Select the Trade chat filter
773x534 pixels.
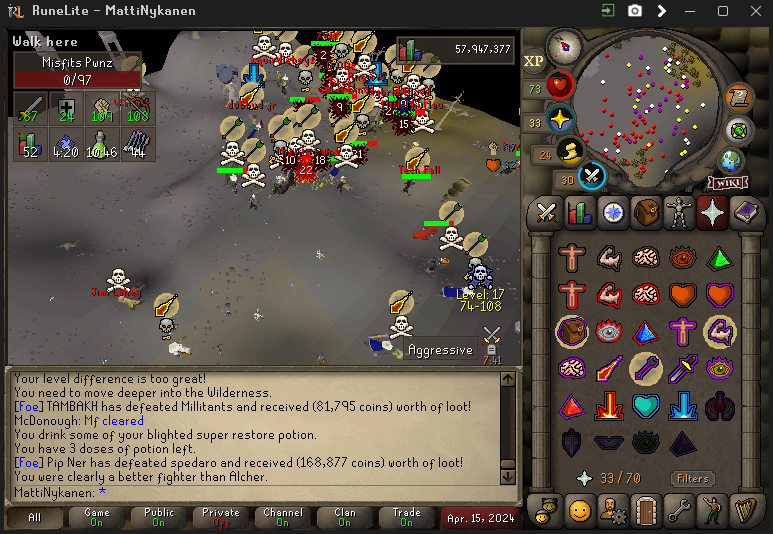pyautogui.click(x=406, y=517)
